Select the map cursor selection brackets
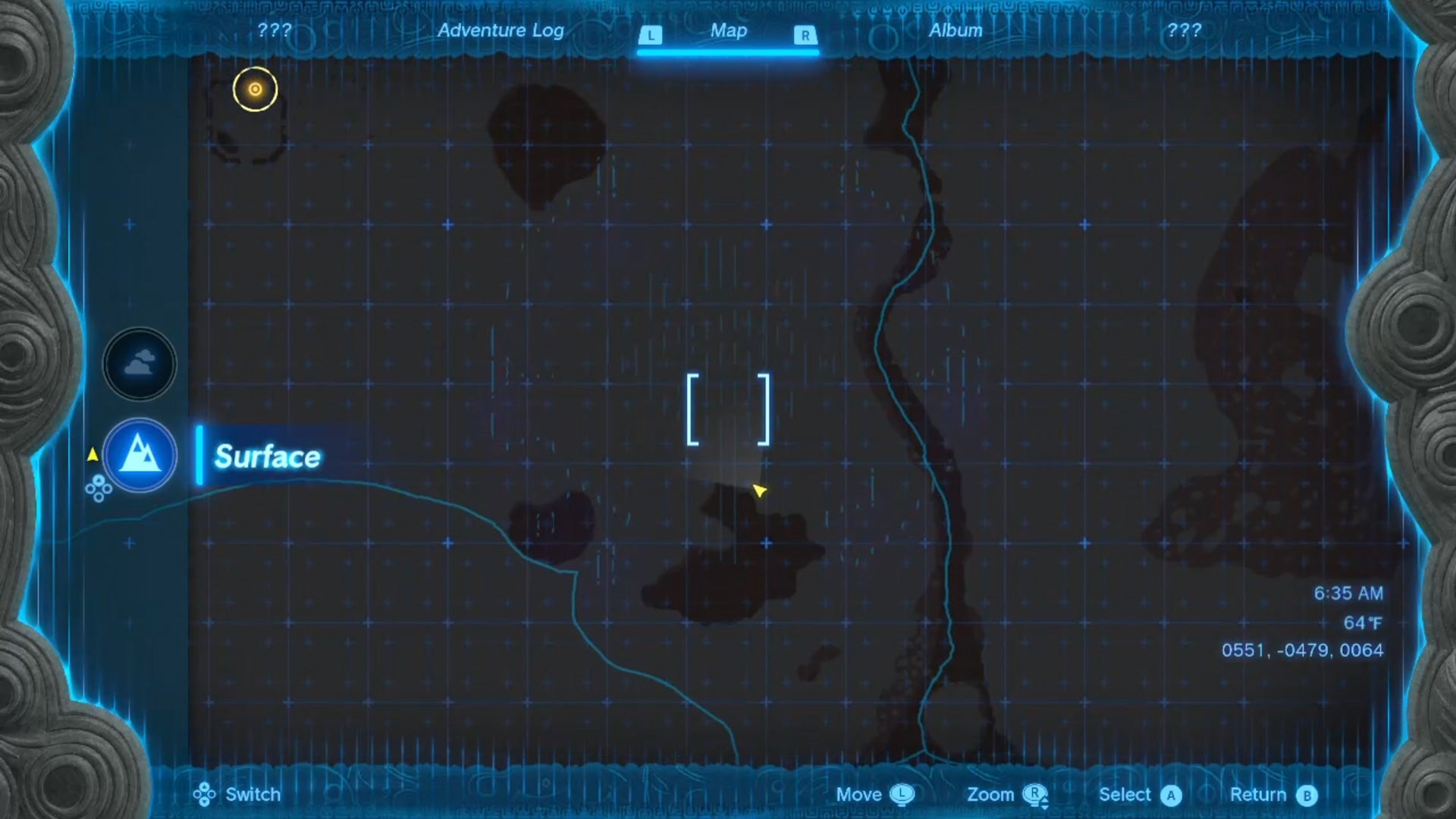1456x819 pixels. click(729, 409)
